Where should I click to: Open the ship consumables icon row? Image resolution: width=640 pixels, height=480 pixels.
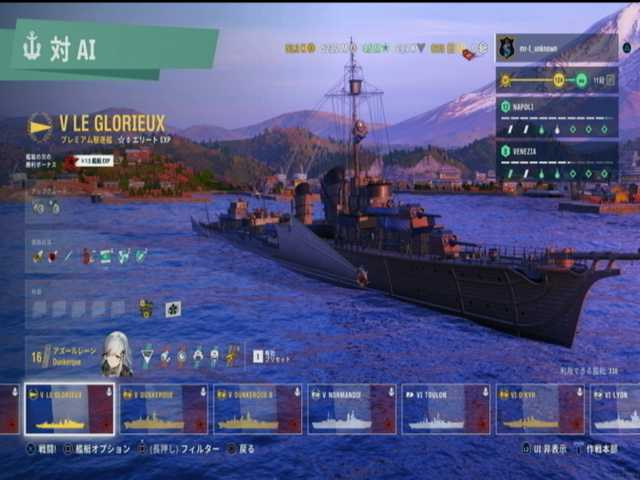pos(90,256)
